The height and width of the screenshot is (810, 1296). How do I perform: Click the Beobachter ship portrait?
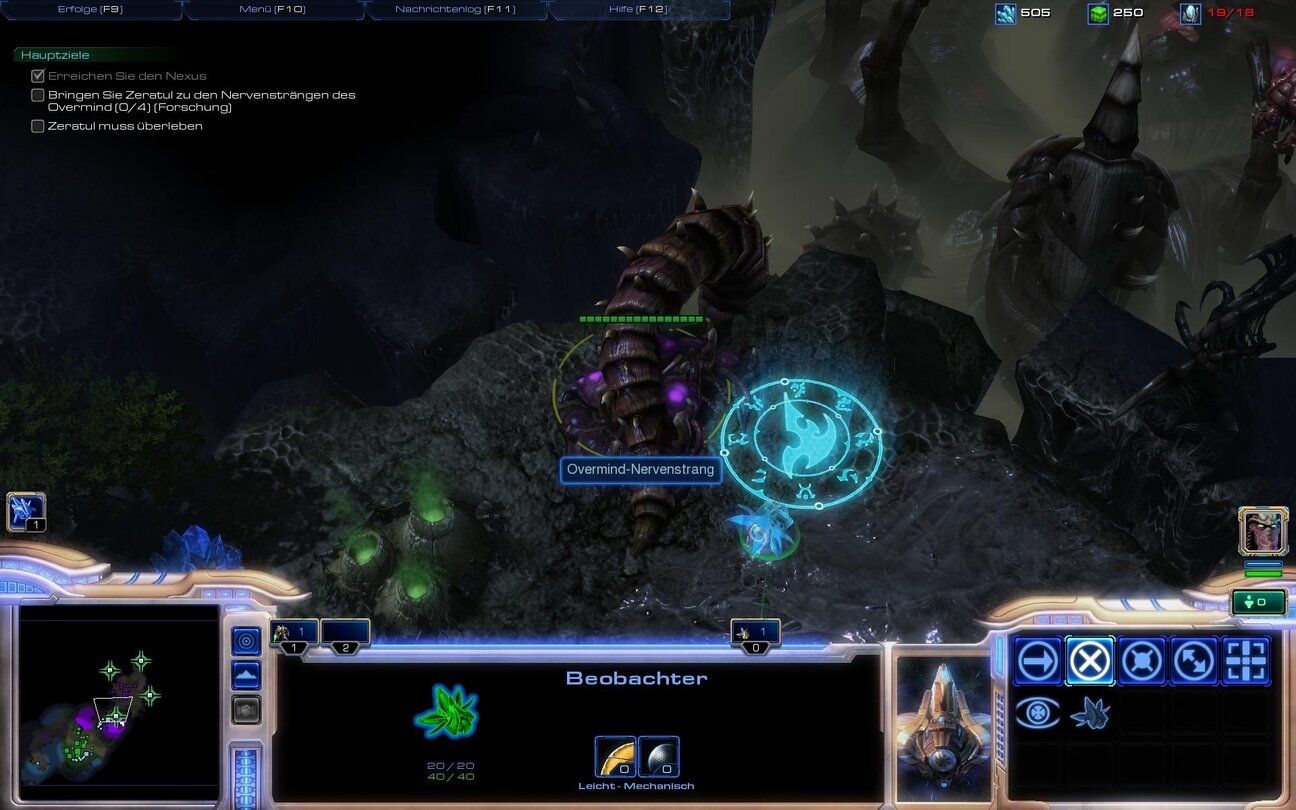tap(945, 722)
